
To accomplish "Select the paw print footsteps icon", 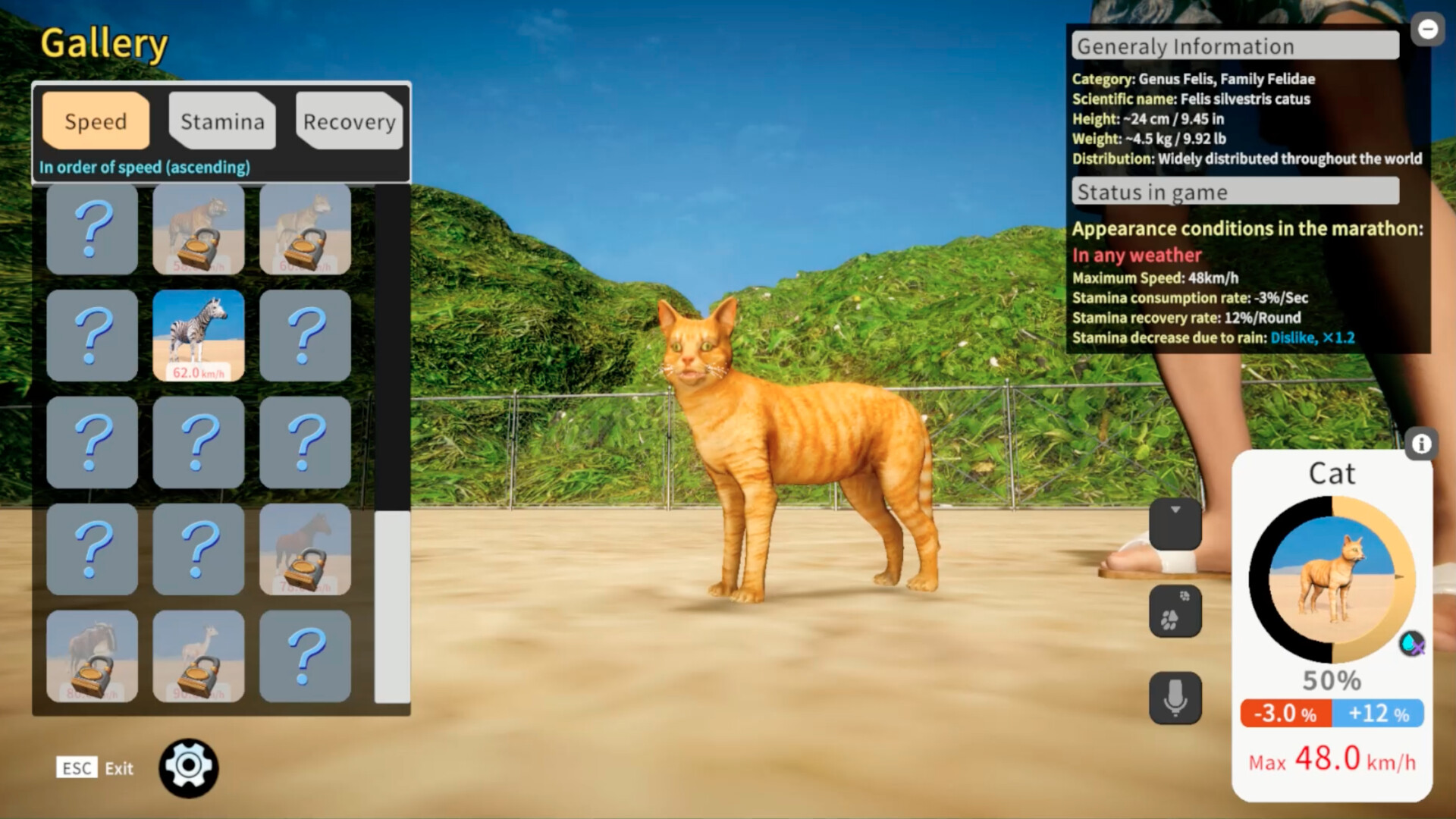I will click(1176, 612).
